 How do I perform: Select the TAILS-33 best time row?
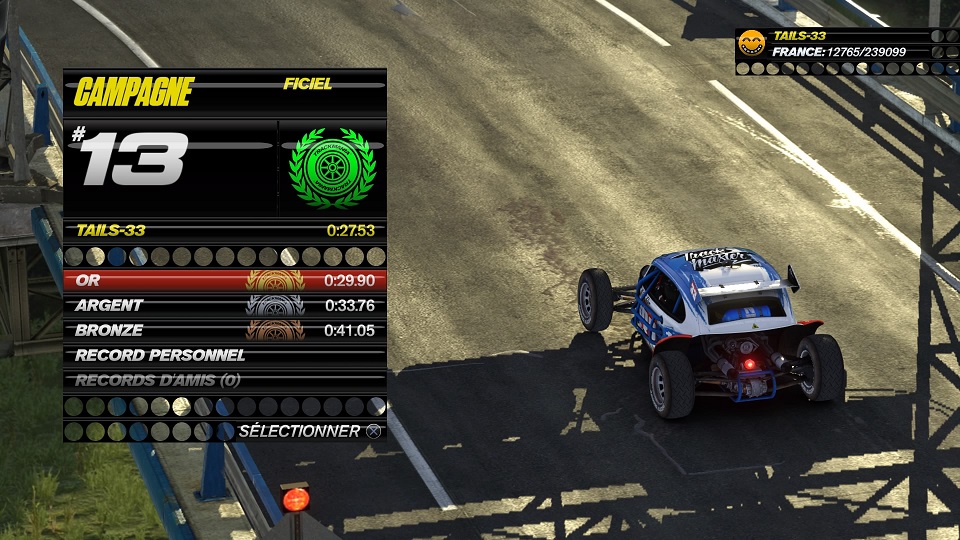click(x=224, y=231)
